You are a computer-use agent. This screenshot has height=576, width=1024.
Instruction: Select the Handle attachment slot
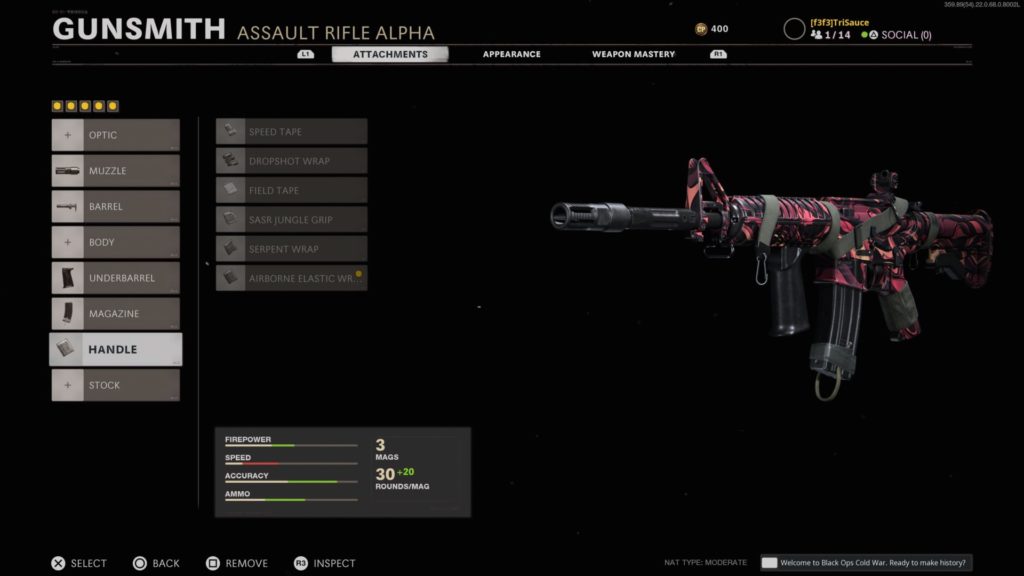pos(116,349)
